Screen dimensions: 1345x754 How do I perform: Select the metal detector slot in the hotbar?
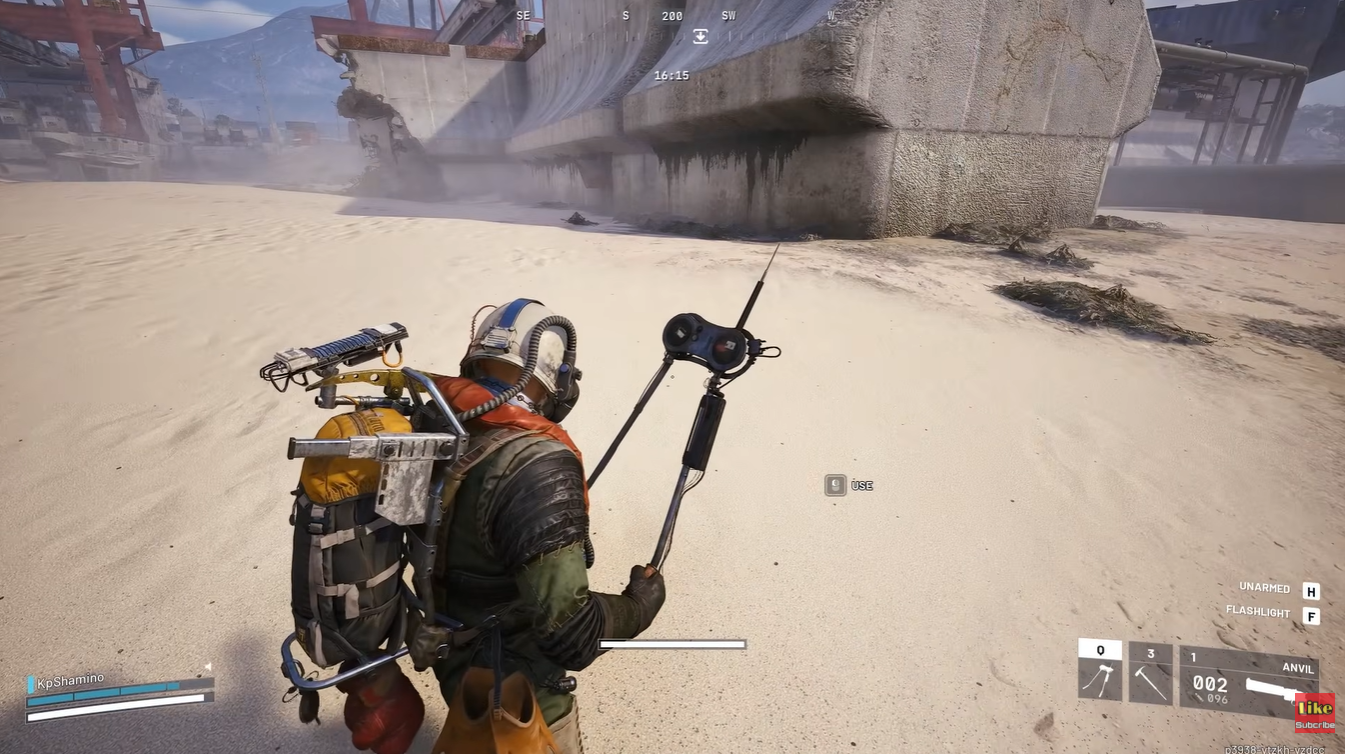coord(1100,672)
